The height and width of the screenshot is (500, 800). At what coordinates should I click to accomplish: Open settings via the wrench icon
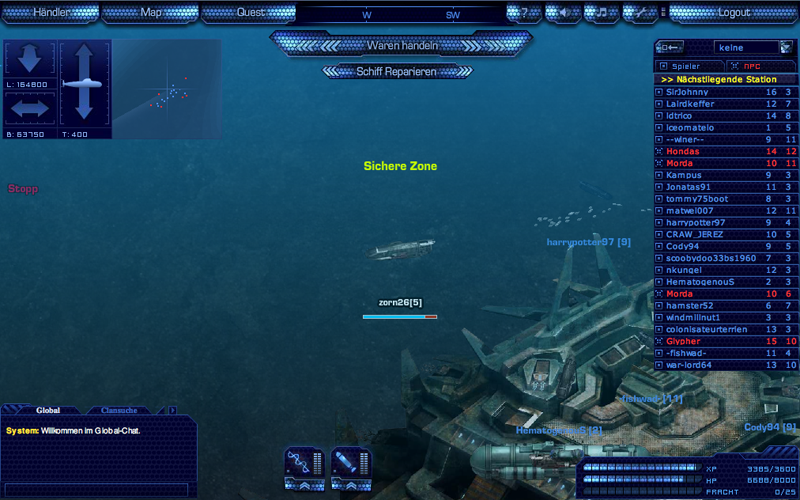(x=639, y=13)
